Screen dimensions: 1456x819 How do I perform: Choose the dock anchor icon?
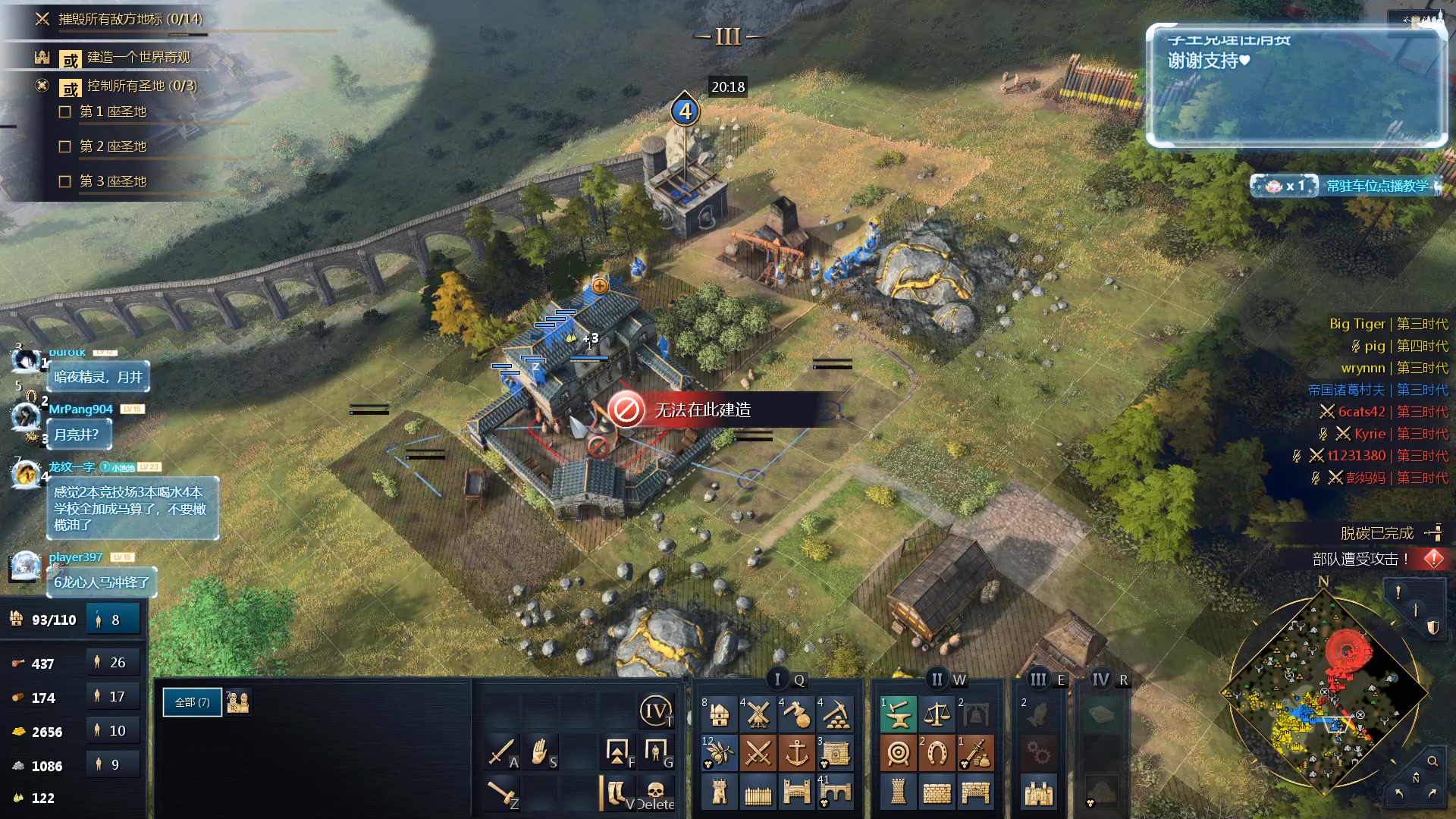796,753
